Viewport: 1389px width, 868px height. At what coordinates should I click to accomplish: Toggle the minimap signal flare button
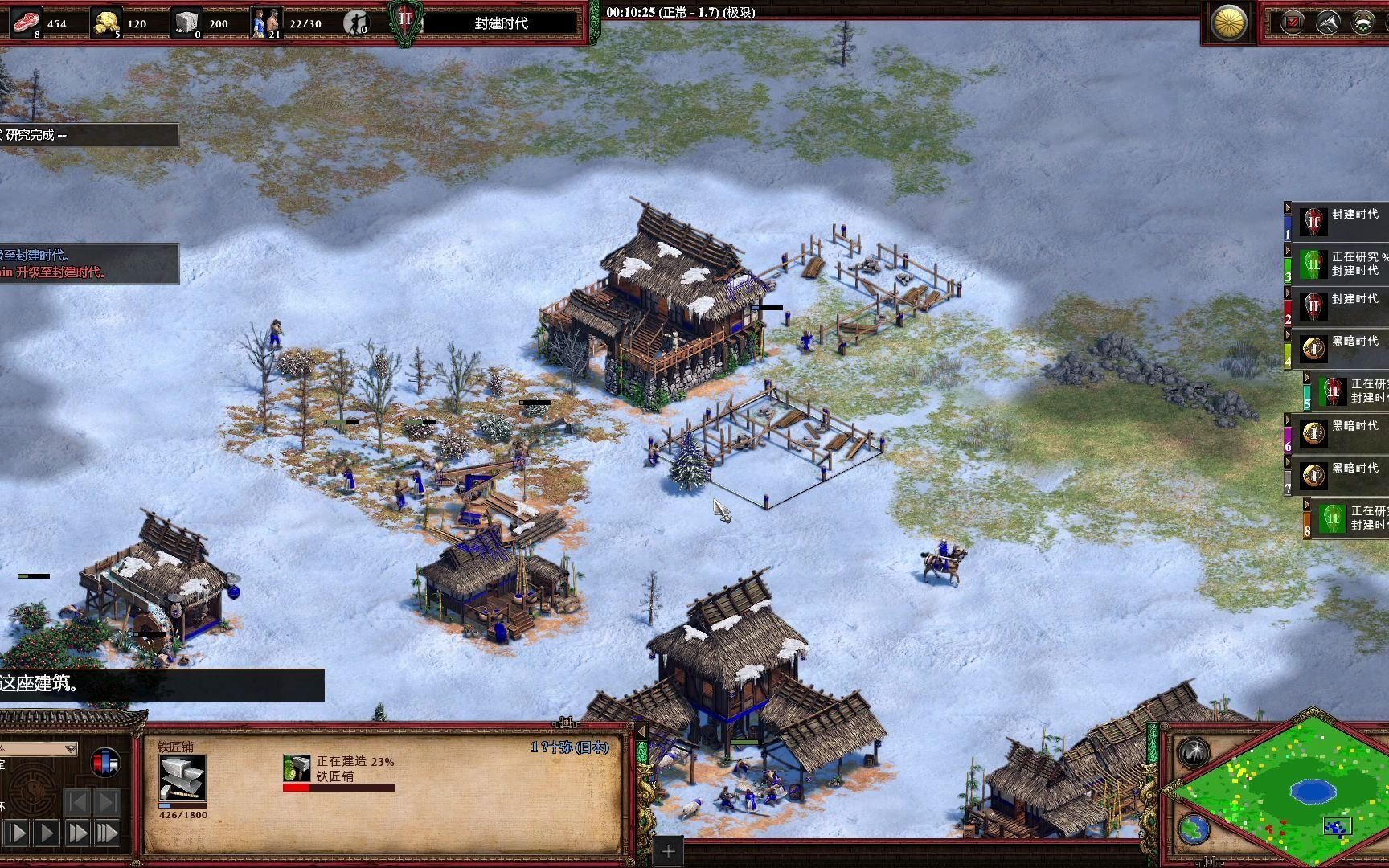tap(1194, 753)
